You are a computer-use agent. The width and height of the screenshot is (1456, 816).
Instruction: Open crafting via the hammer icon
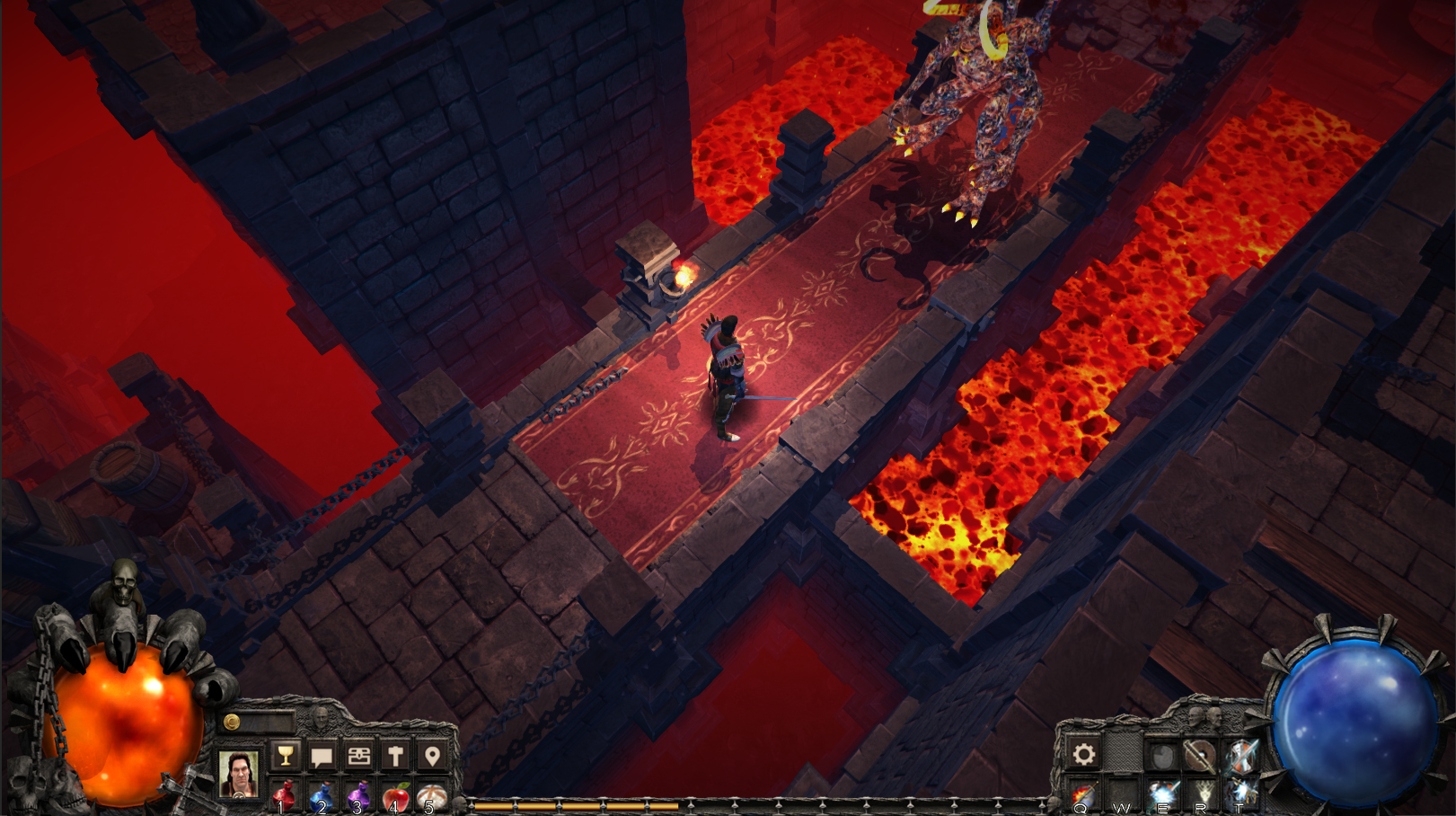click(x=395, y=755)
